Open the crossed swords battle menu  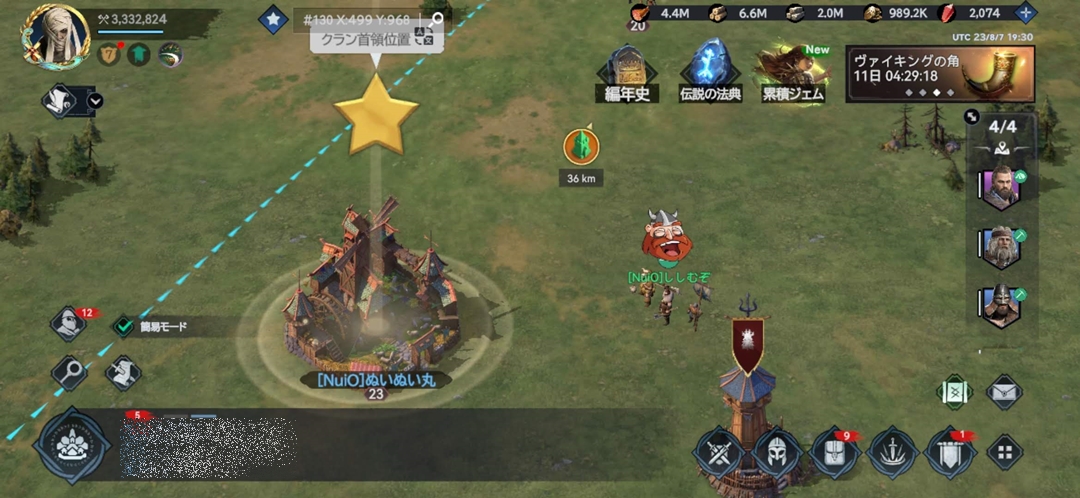point(718,452)
